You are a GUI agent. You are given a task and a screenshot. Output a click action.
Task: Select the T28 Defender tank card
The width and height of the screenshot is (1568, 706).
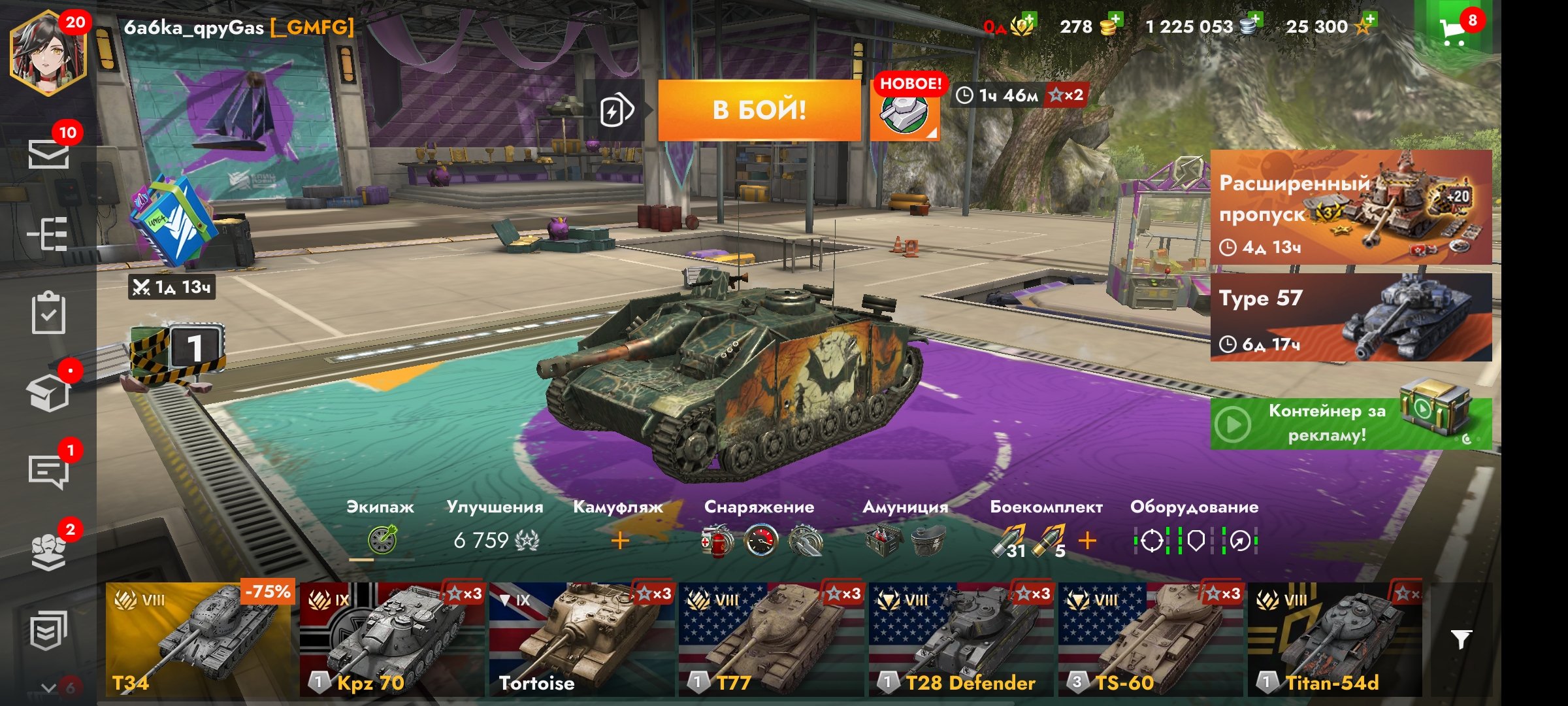(x=960, y=639)
